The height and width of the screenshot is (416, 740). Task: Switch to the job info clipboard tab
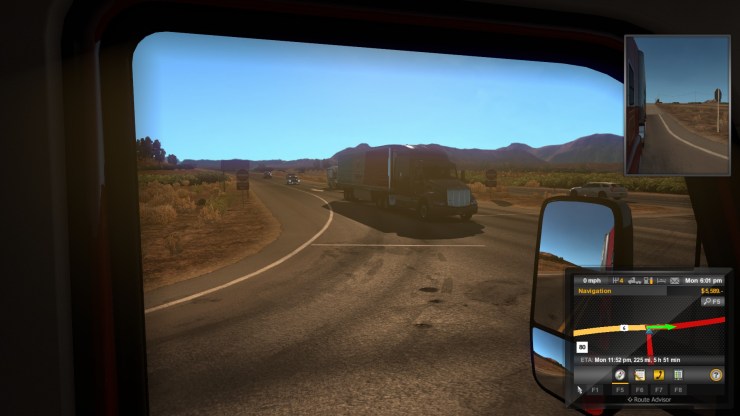(640, 374)
